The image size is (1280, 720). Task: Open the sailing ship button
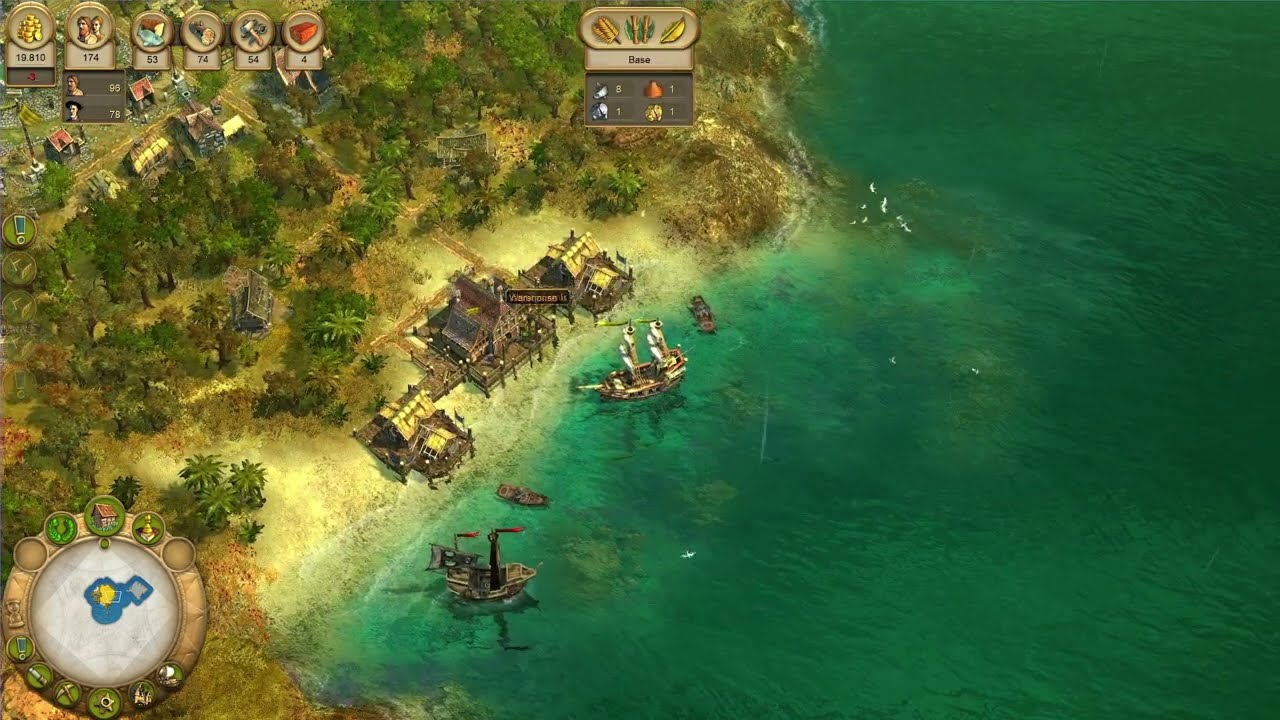coord(170,674)
